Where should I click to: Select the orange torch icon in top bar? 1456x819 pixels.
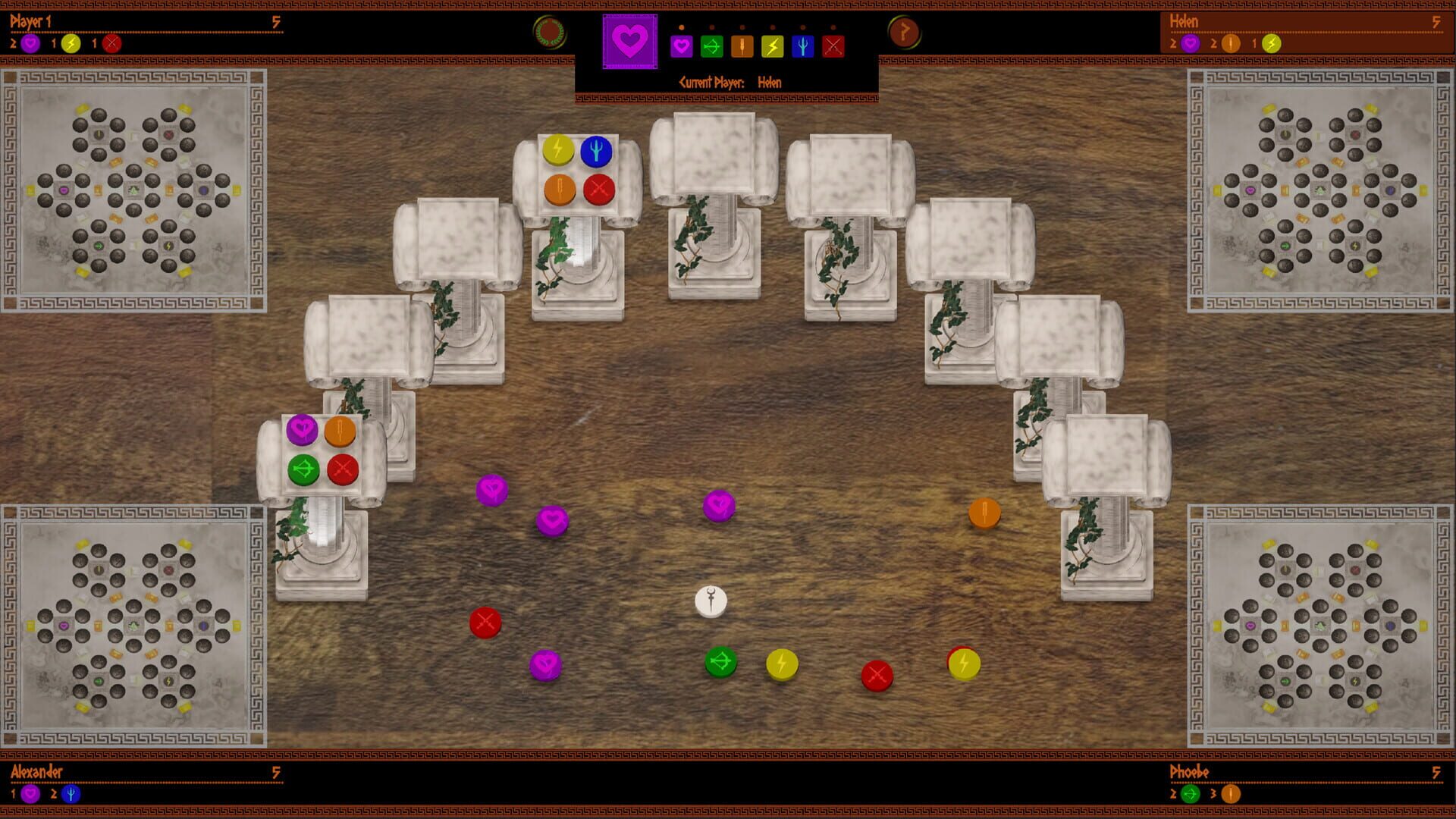pyautogui.click(x=742, y=45)
